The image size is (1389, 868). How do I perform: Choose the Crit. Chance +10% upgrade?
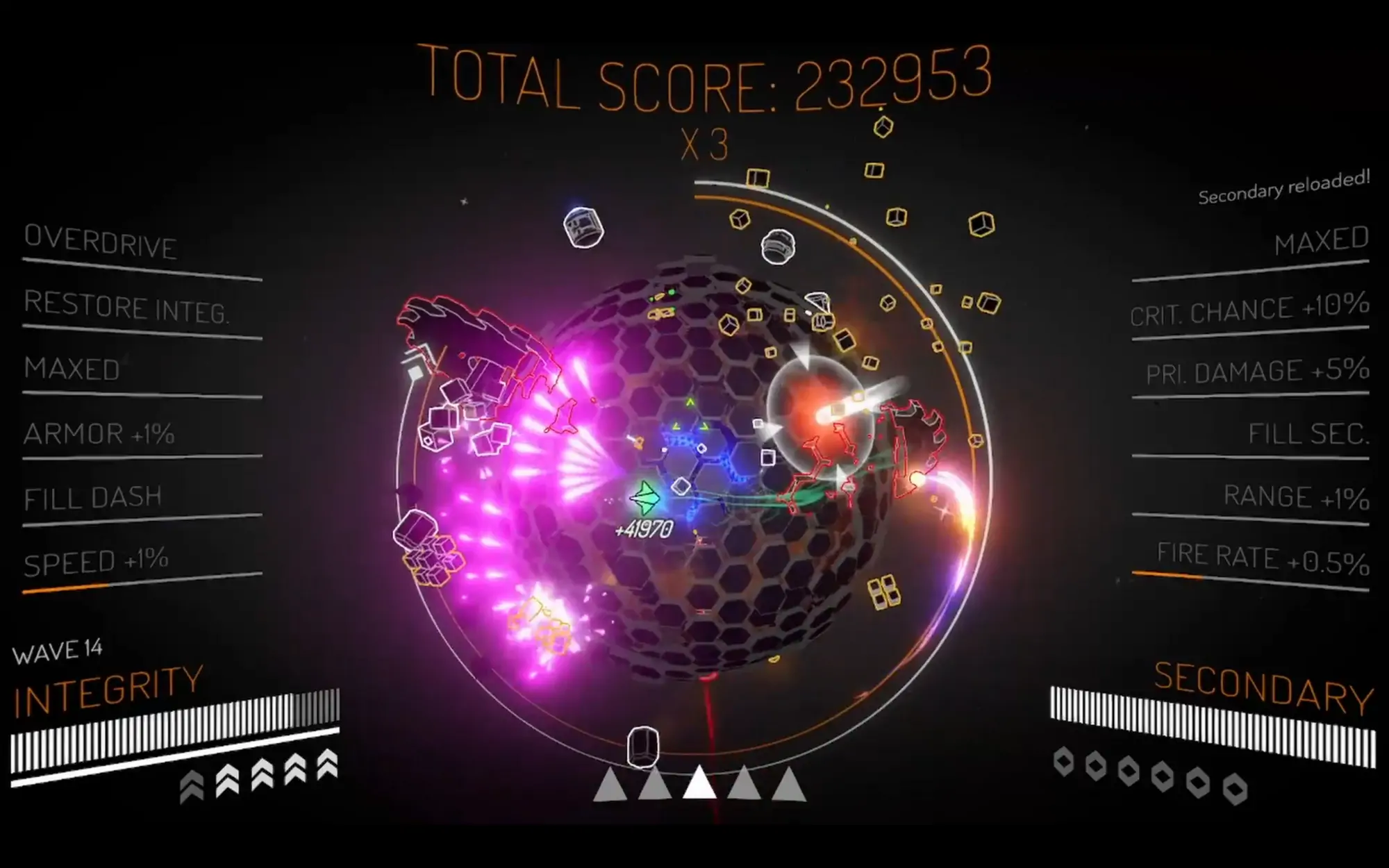[x=1249, y=310]
